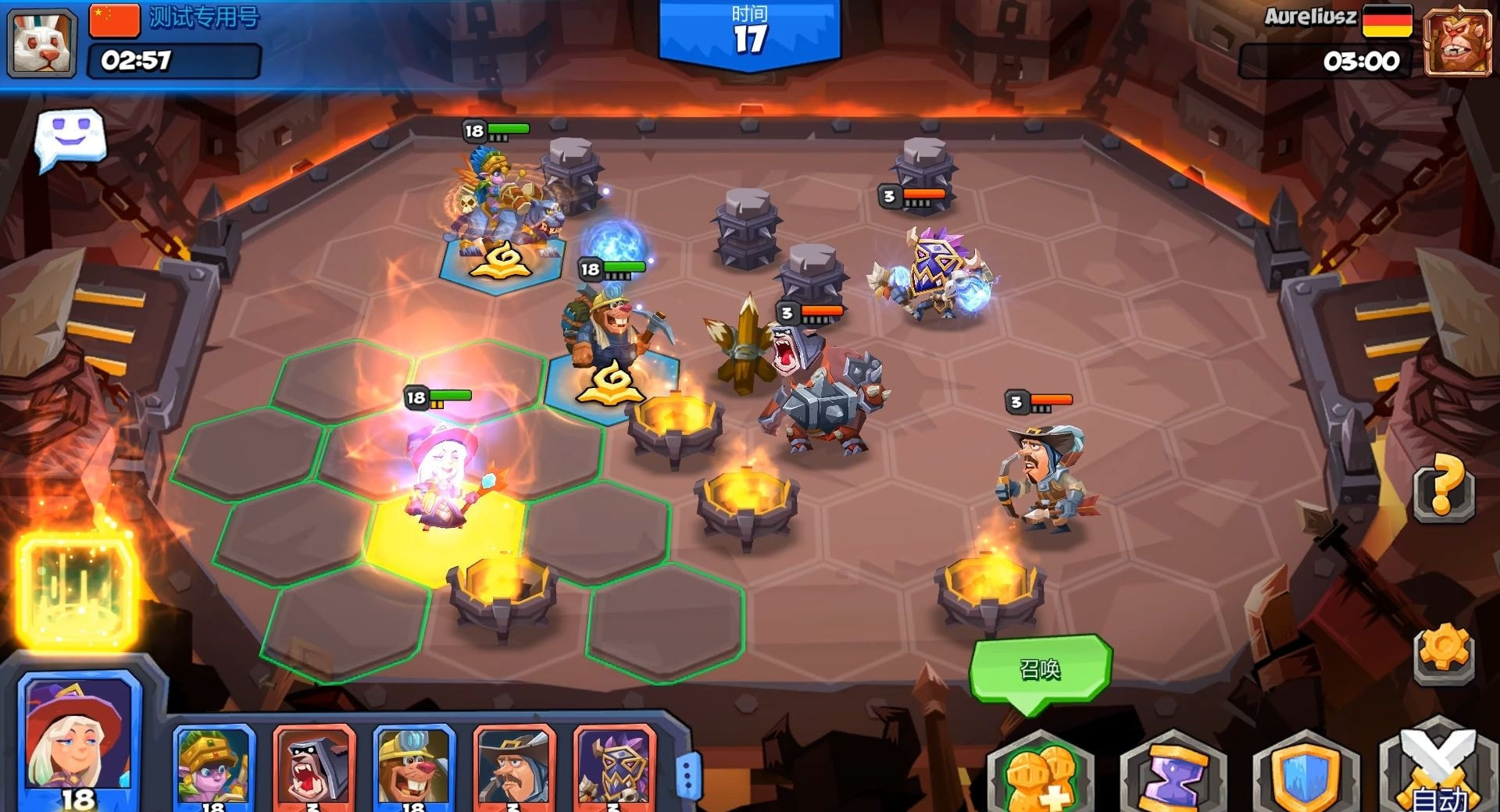Tap the hourglass wait button

[1173, 773]
